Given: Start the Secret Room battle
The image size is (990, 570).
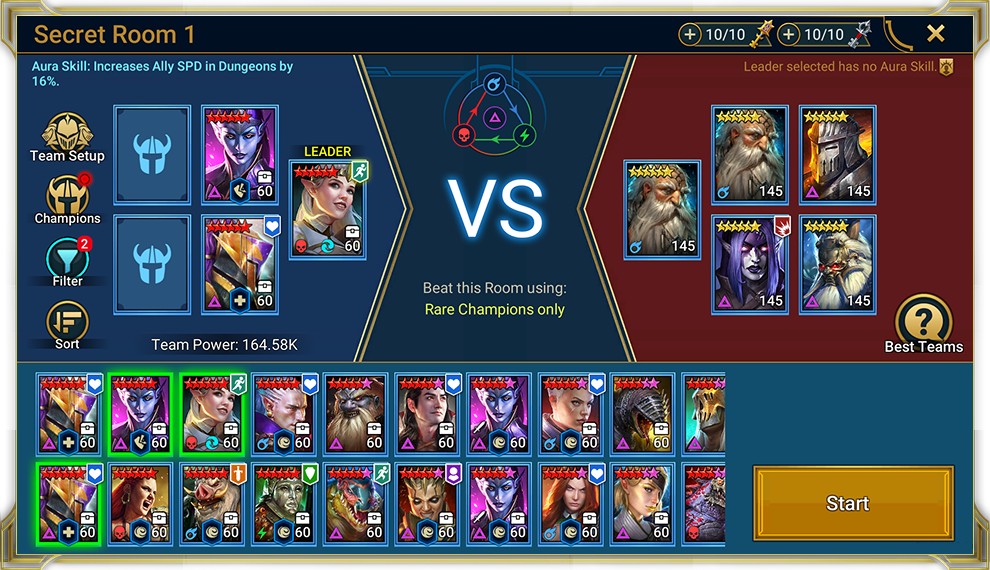Looking at the screenshot, I should (847, 503).
